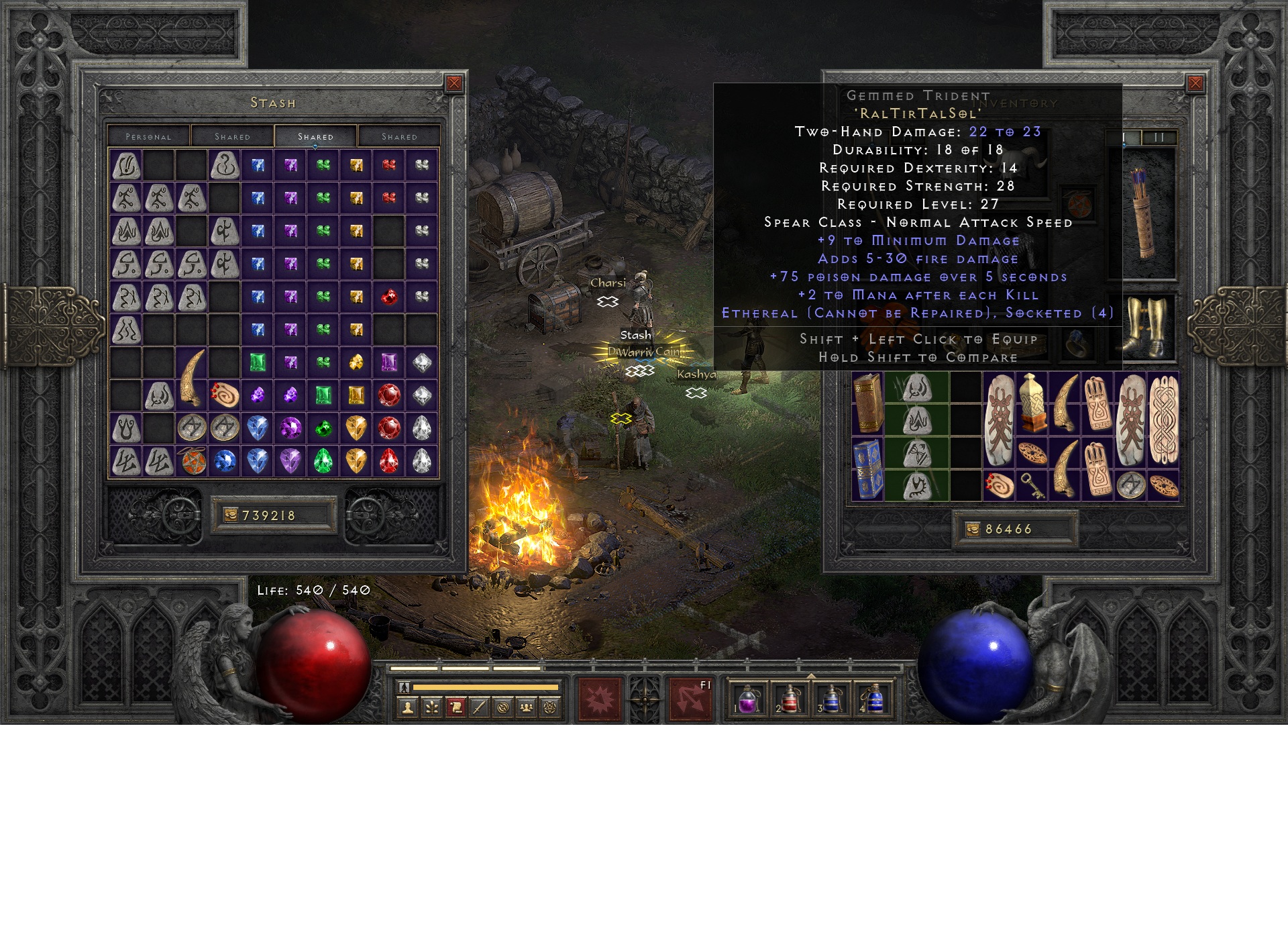
Task: Select the key in the inventory
Action: pyautogui.click(x=1032, y=486)
